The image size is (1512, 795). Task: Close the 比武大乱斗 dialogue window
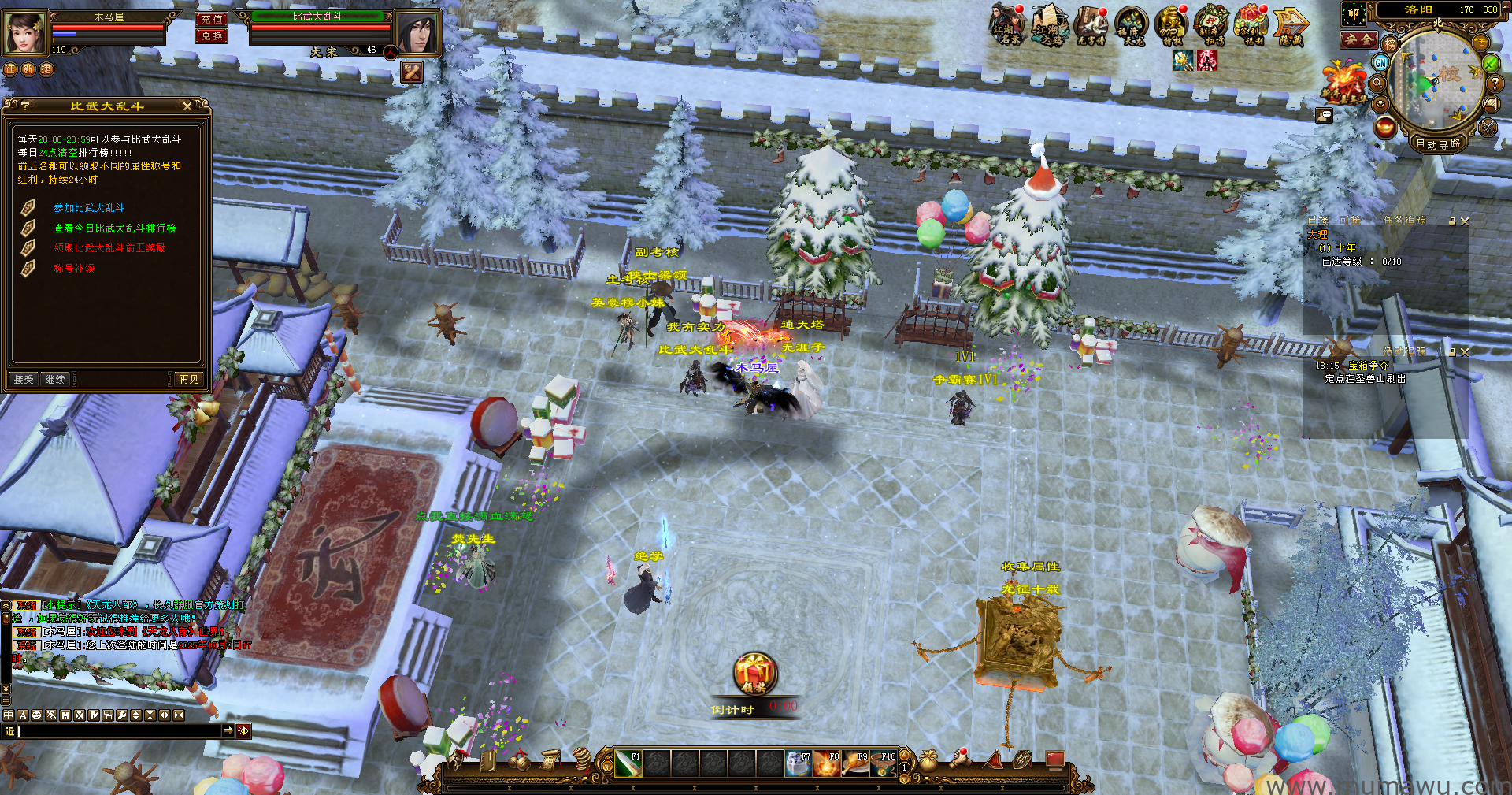point(187,106)
